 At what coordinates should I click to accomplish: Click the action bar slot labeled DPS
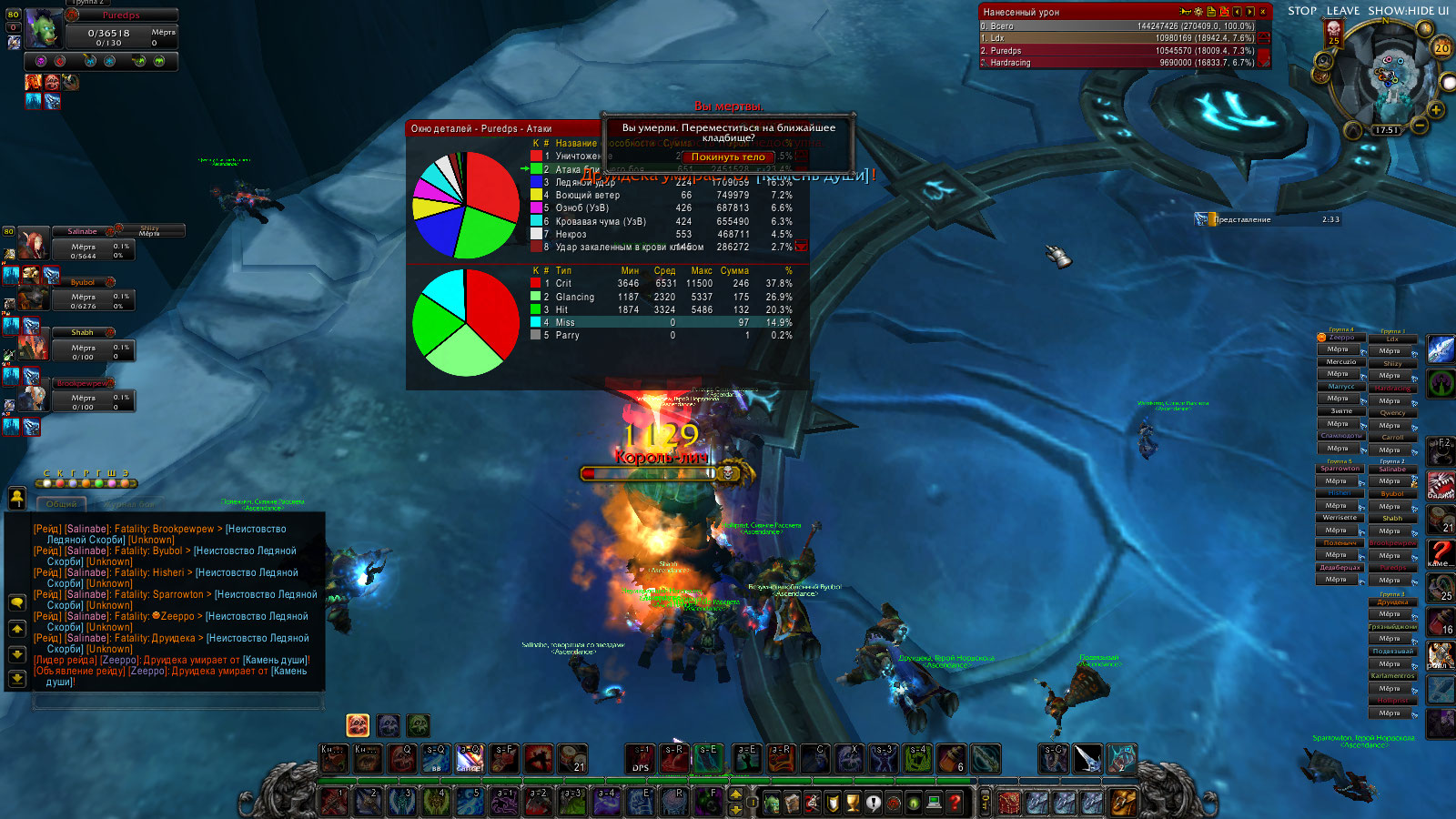pyautogui.click(x=641, y=759)
